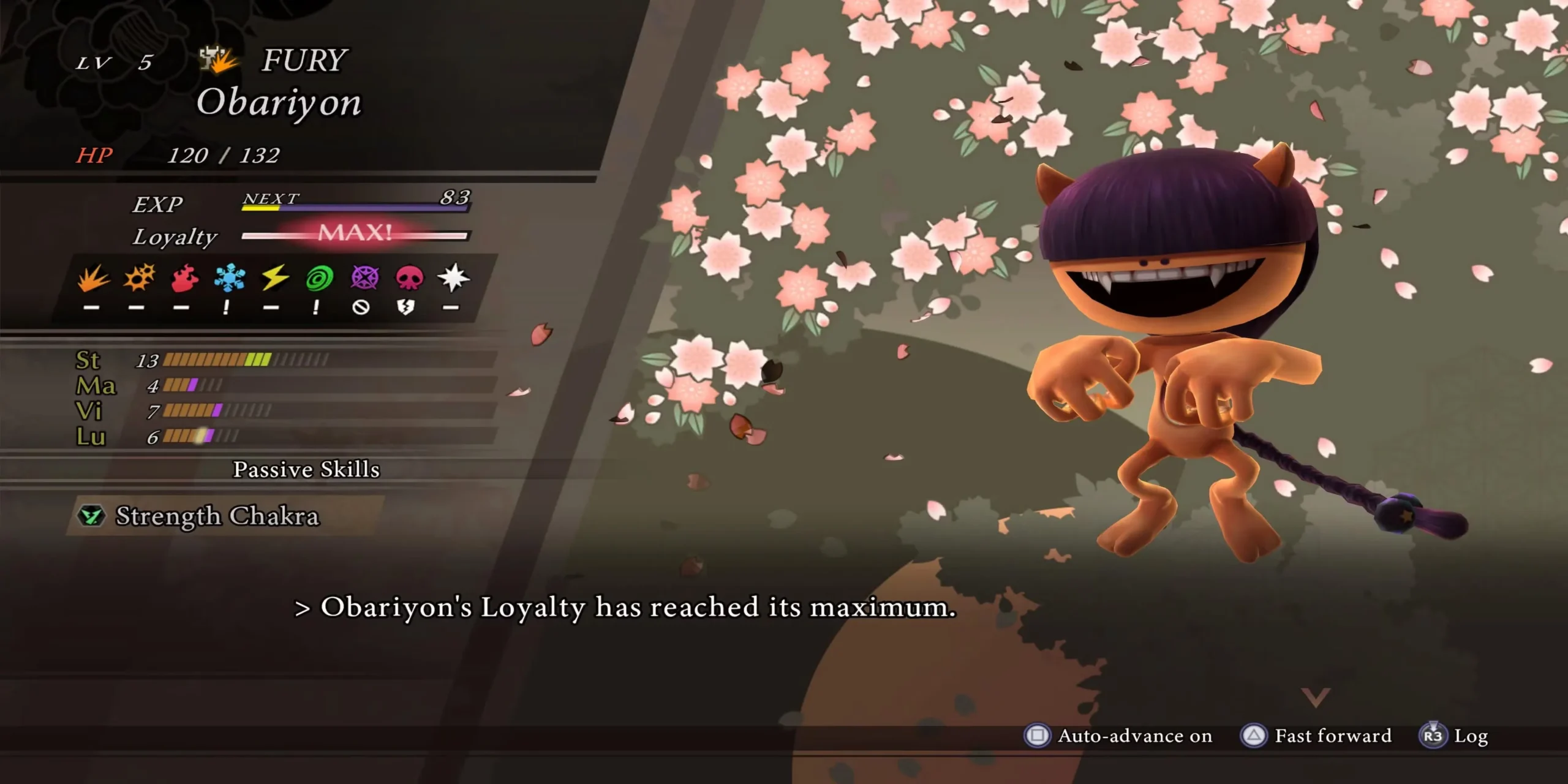Screen dimensions: 1568x784
Task: Select the red flame affinity icon
Action: pos(184,279)
